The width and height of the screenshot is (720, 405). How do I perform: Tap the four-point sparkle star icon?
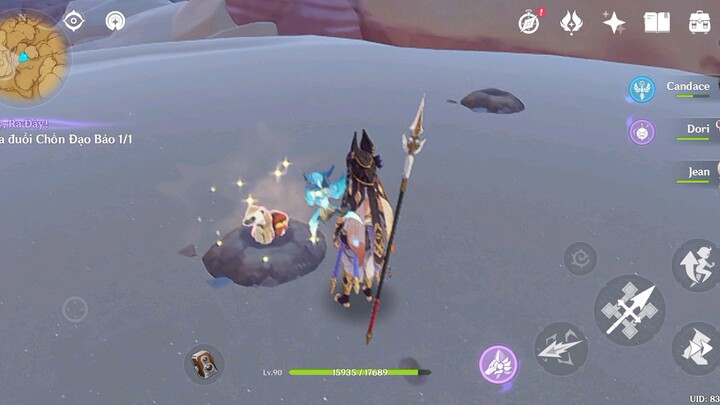(x=614, y=22)
